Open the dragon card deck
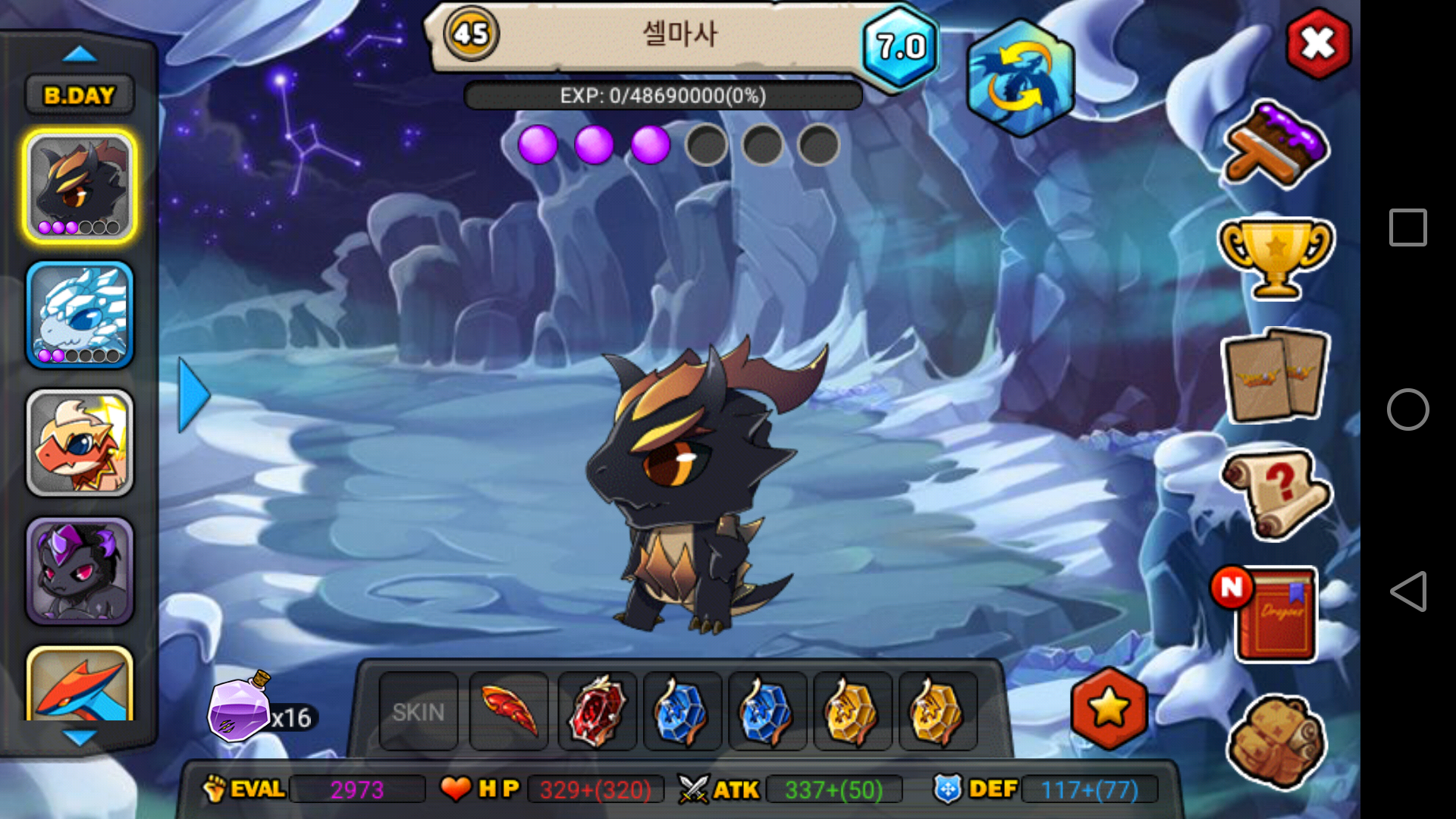This screenshot has height=819, width=1456. pos(1276,375)
